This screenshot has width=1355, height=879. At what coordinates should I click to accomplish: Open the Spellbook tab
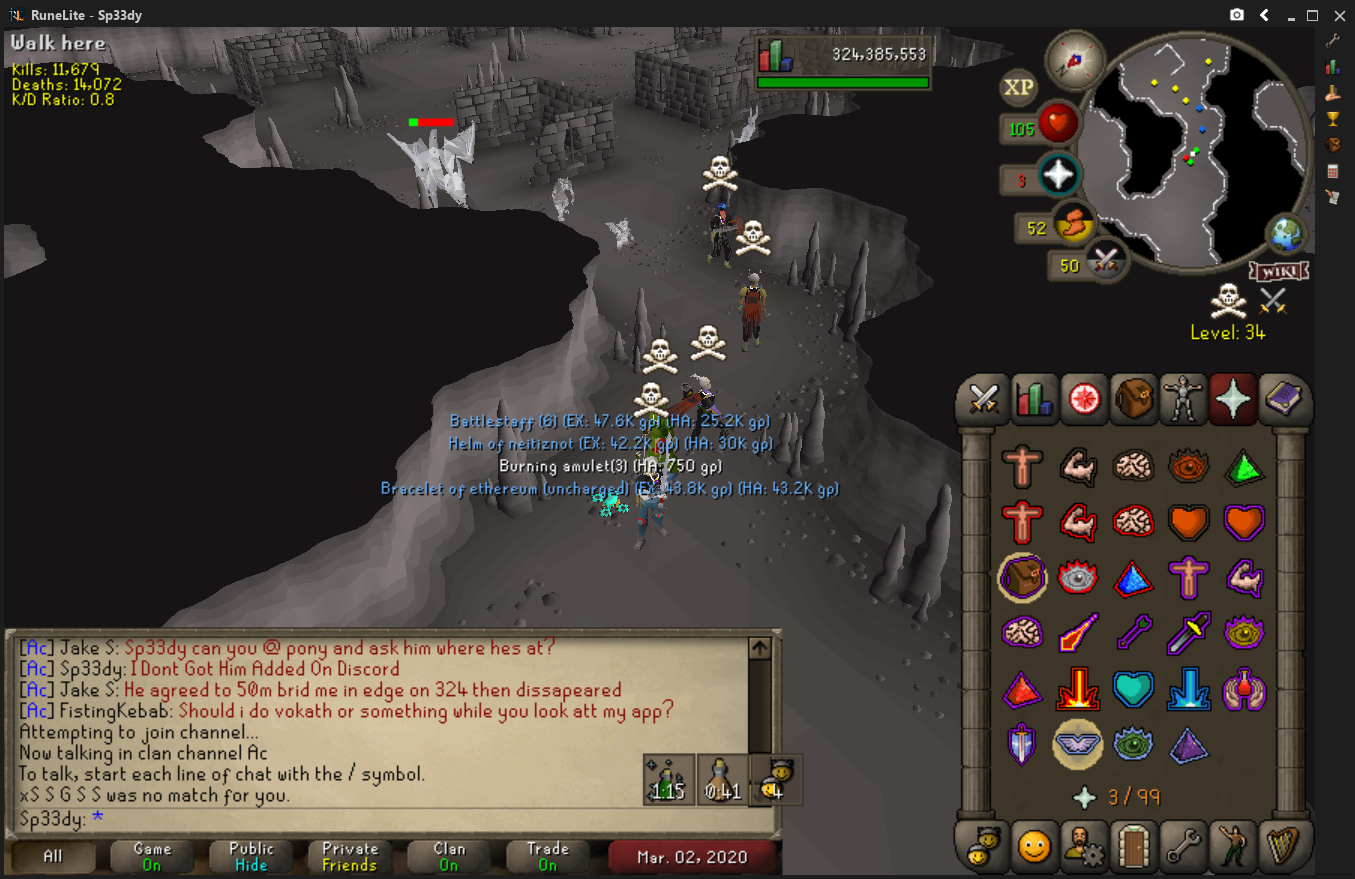point(1282,400)
